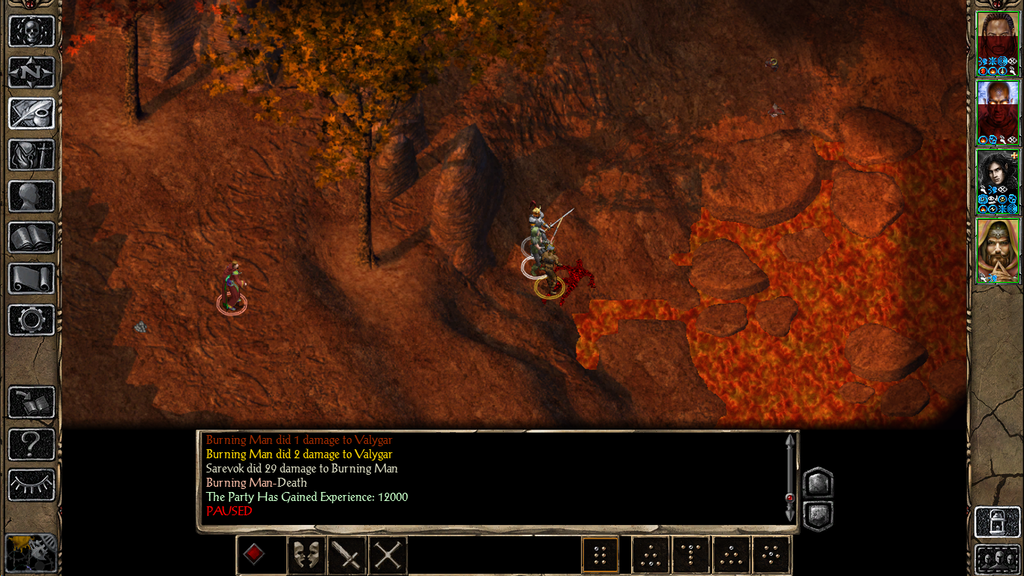The width and height of the screenshot is (1024, 576).
Task: Open the mage spellbook
Action: 31,237
